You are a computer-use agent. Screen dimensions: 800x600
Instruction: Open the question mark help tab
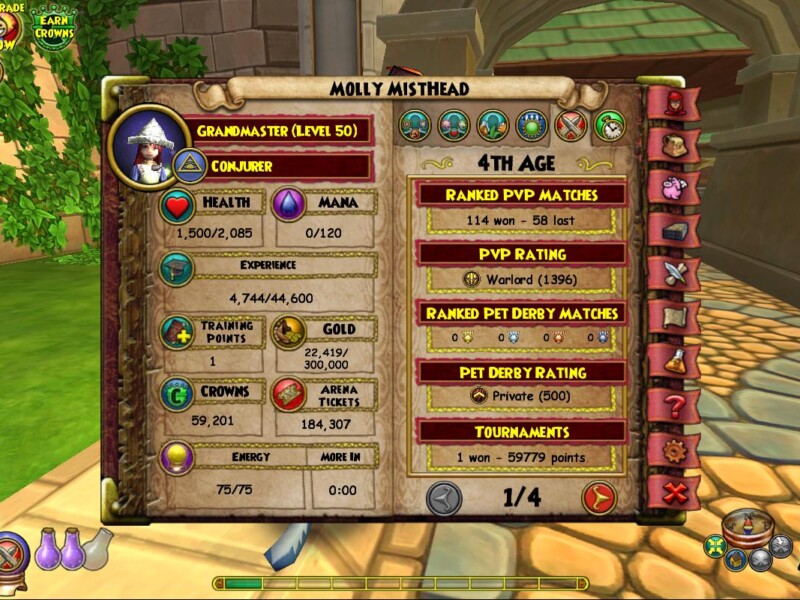click(x=672, y=405)
